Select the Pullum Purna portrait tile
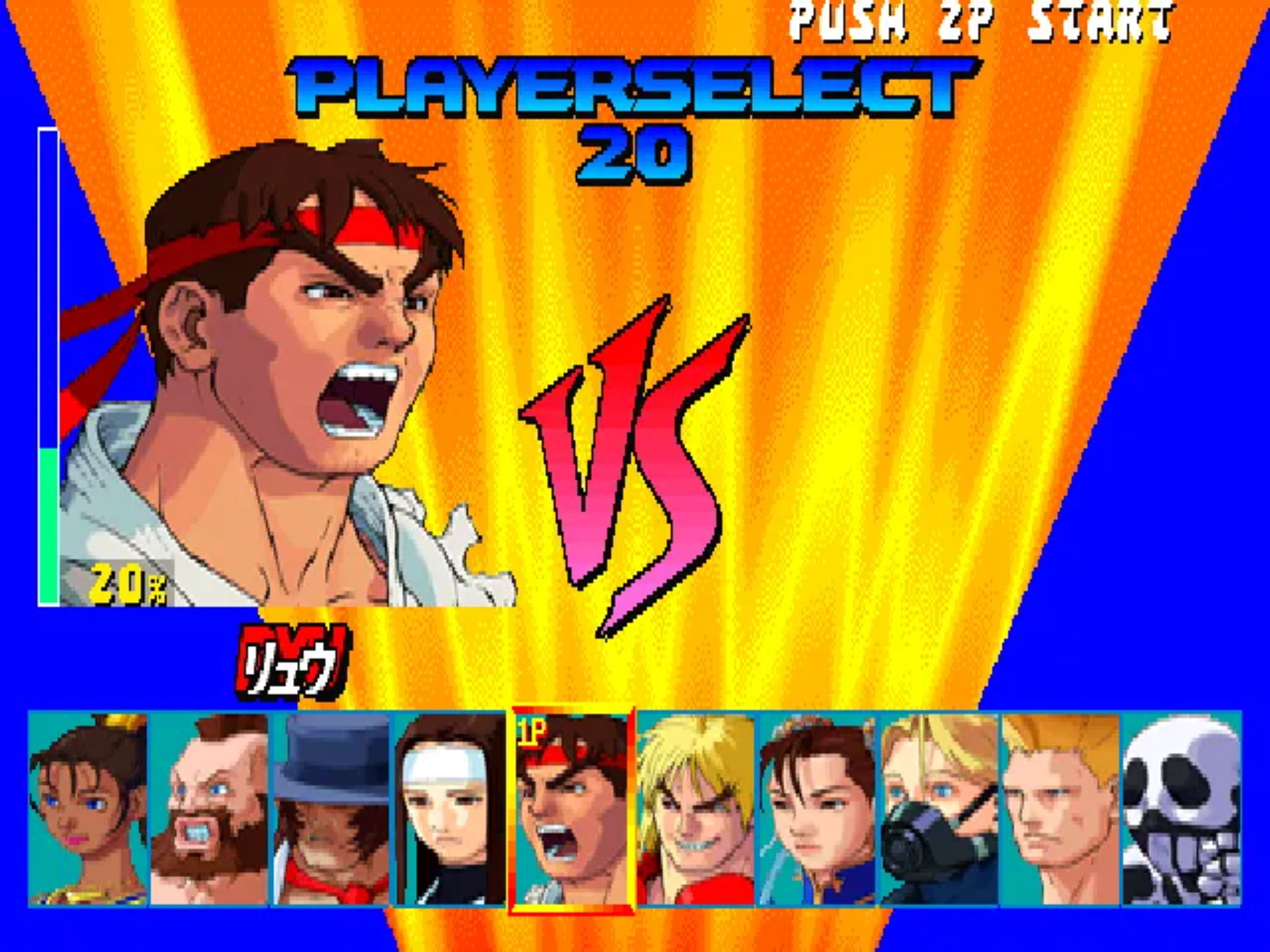The height and width of the screenshot is (952, 1270). point(89,809)
